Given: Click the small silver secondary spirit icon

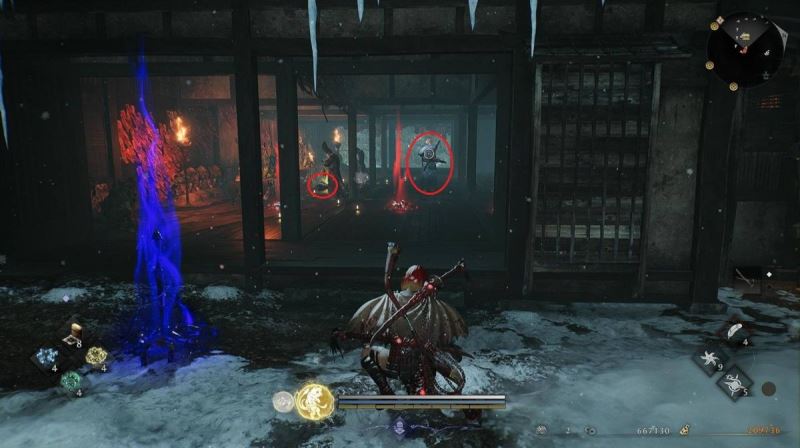Looking at the screenshot, I should point(284,402).
